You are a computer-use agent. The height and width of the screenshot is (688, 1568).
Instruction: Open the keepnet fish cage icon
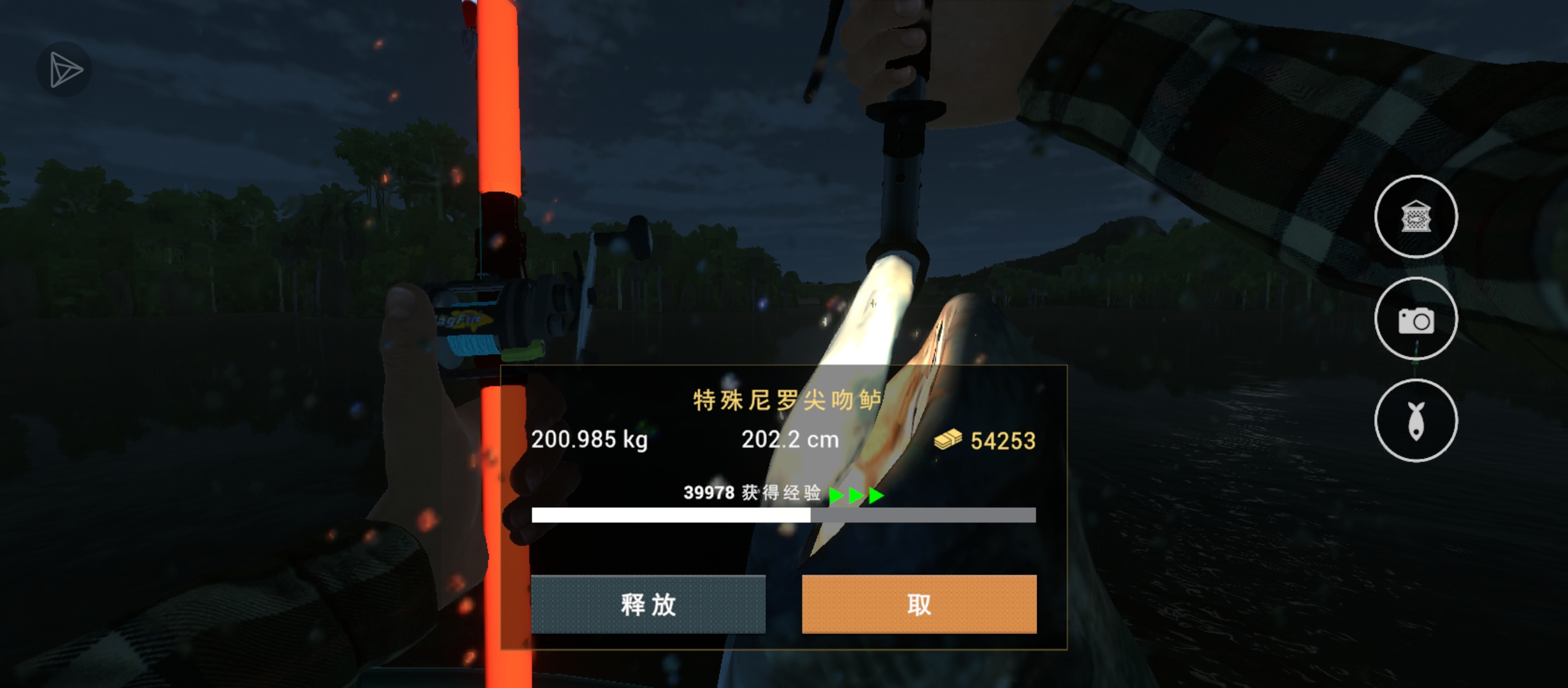tap(1416, 217)
